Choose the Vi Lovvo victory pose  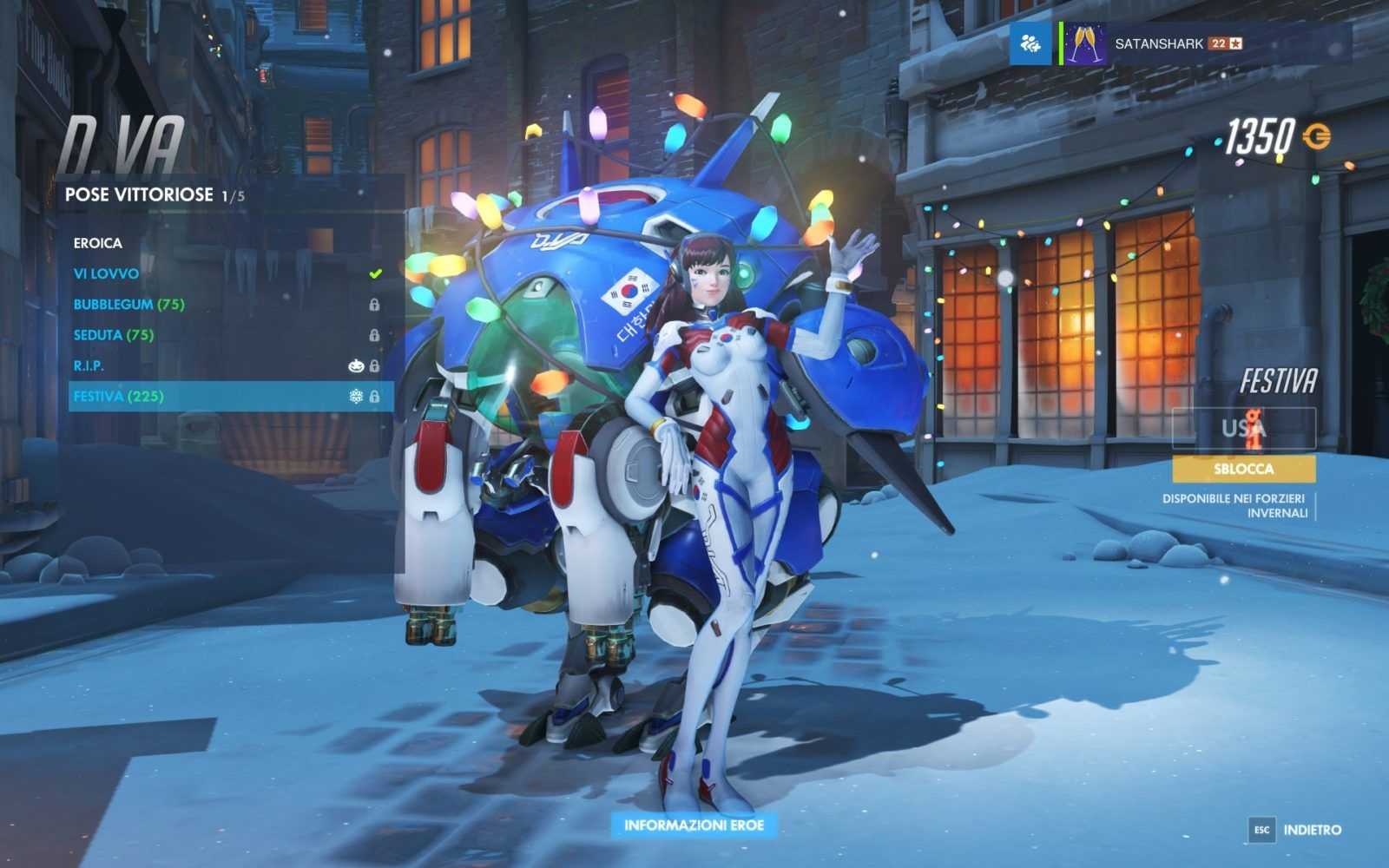(x=107, y=273)
